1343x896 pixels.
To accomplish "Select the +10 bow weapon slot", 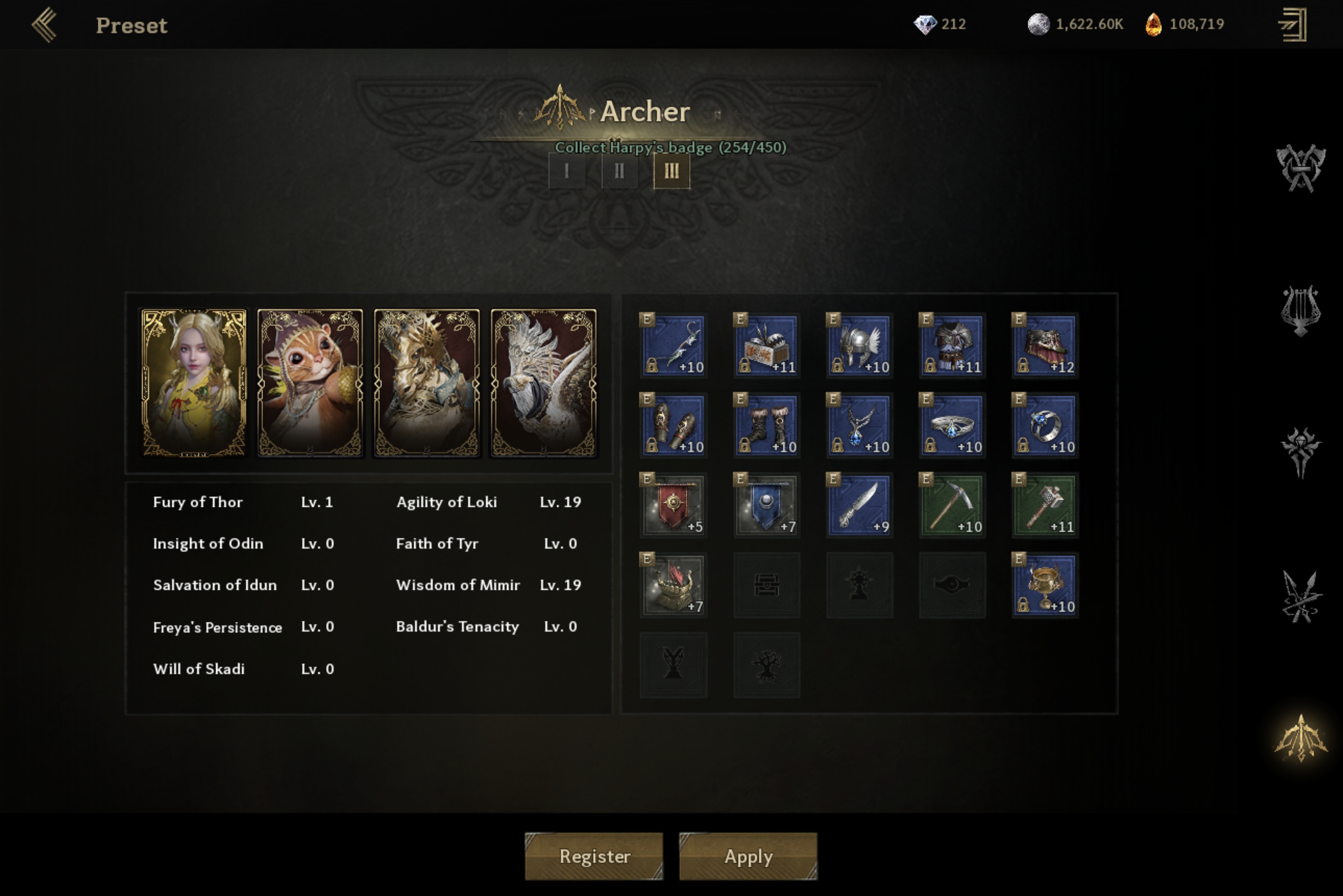I will [x=674, y=345].
